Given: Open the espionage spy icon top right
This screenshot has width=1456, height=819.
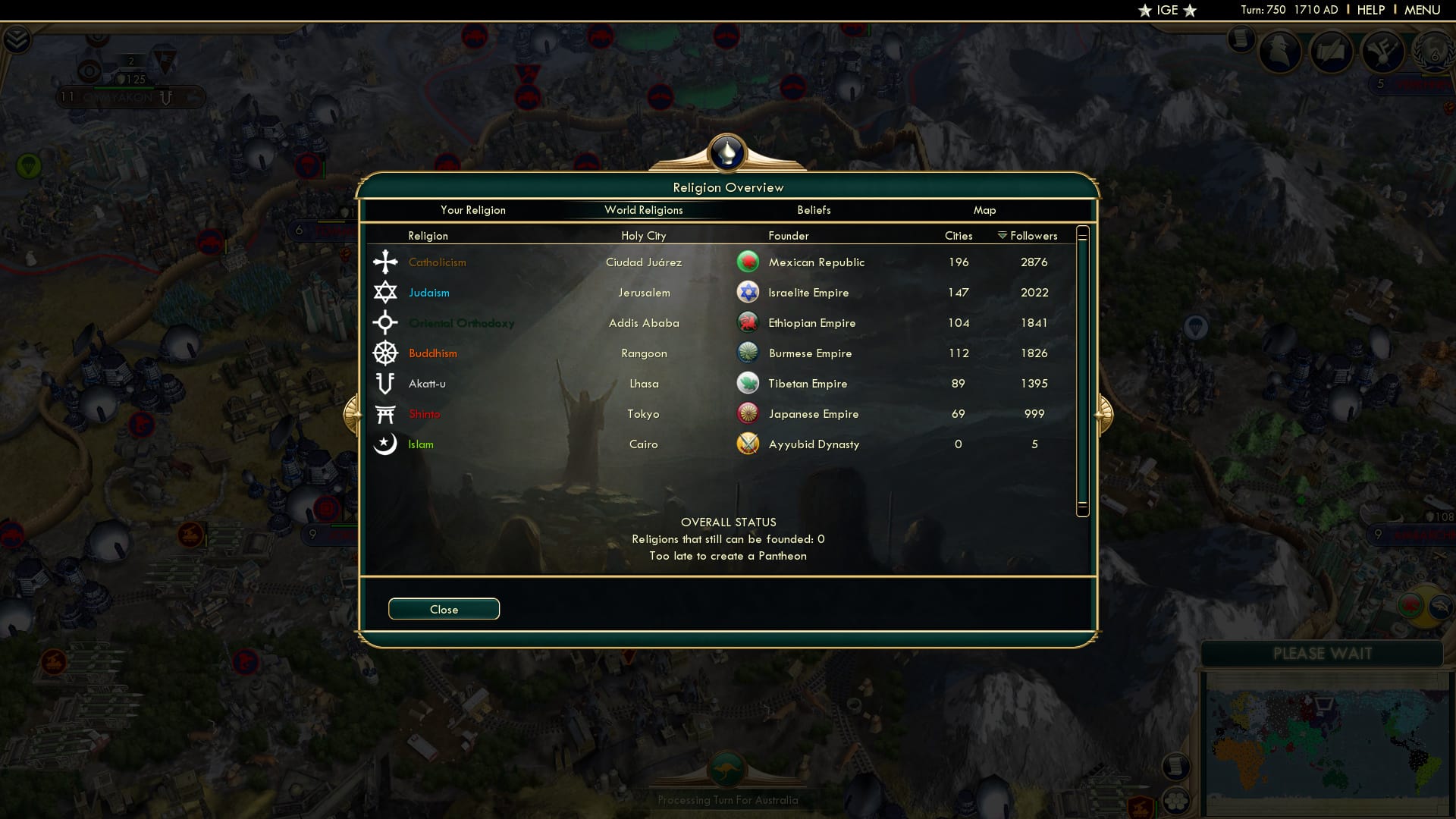Looking at the screenshot, I should pos(1279,52).
